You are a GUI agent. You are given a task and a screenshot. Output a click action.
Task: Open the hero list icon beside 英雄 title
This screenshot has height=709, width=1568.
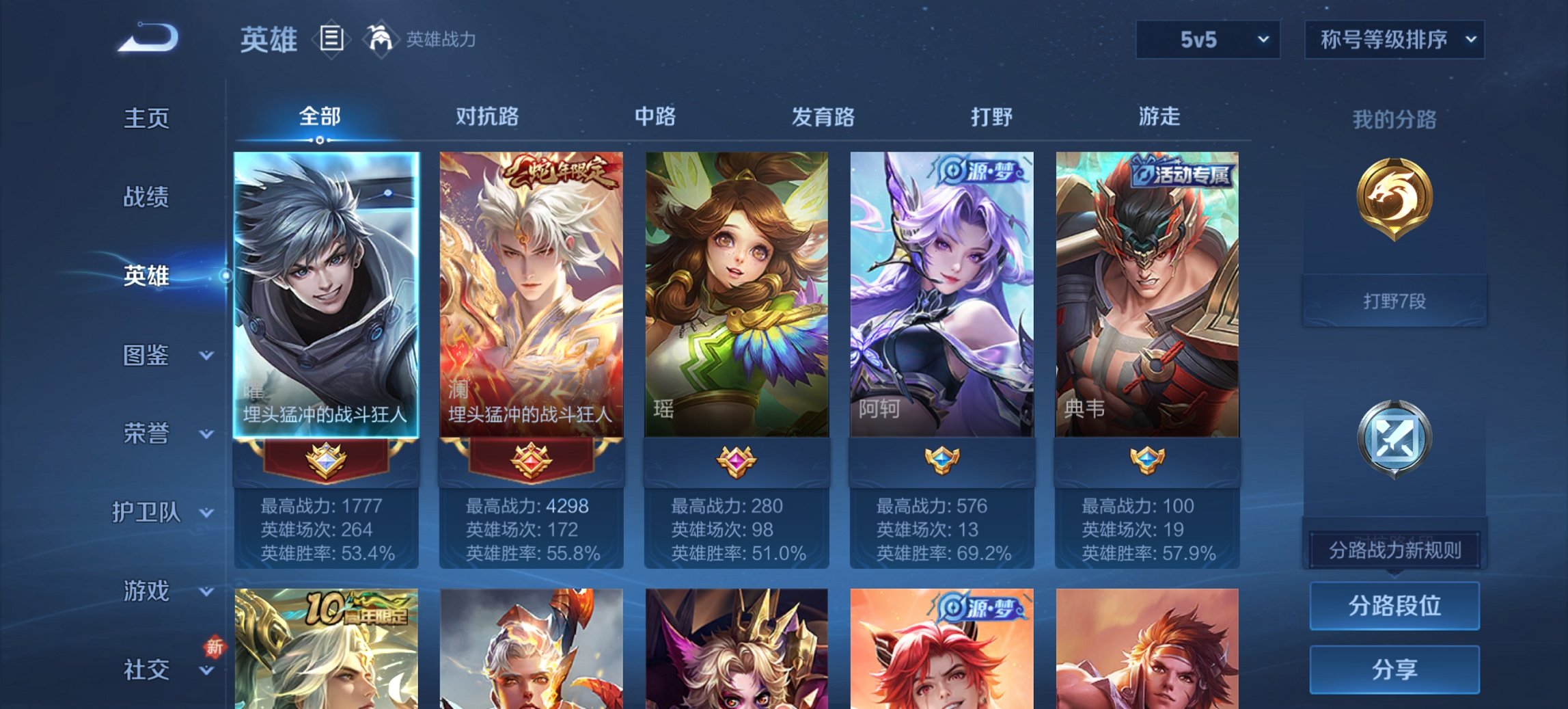pos(332,39)
